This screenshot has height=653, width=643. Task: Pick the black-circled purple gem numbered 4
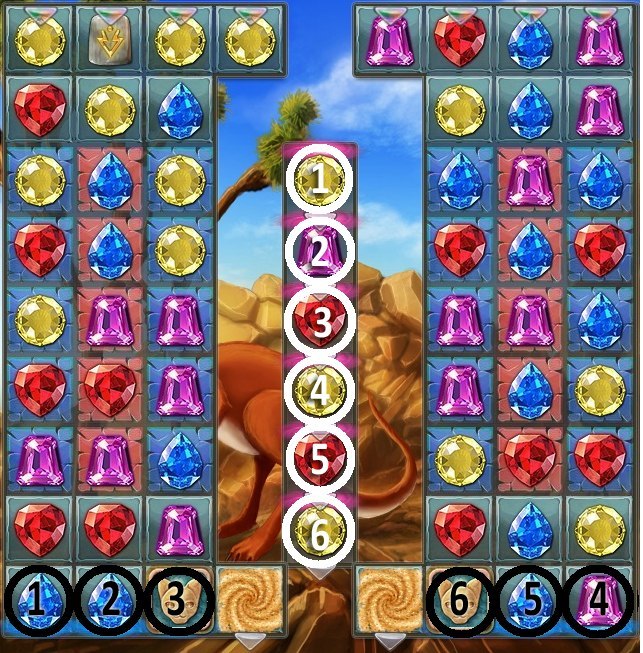click(600, 601)
